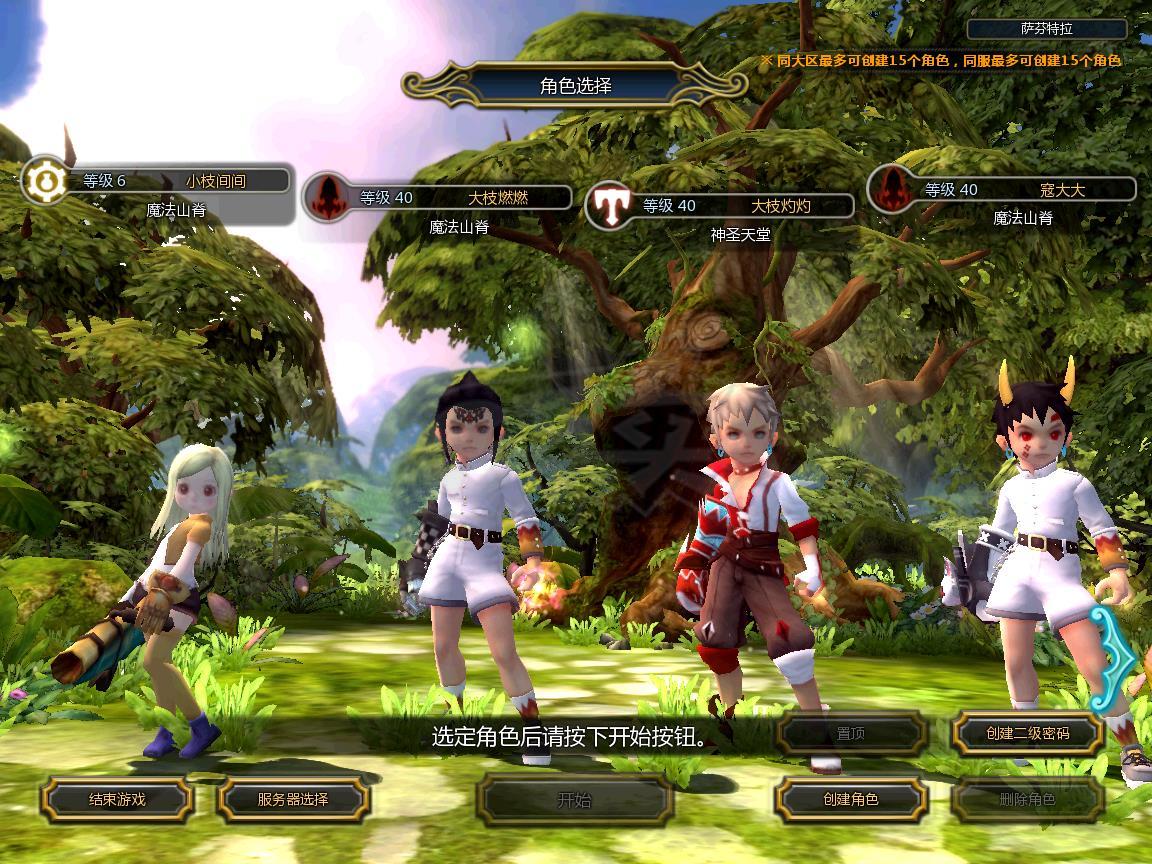Select the 置顶 pin-to-top button
1152x864 pixels.
point(851,733)
